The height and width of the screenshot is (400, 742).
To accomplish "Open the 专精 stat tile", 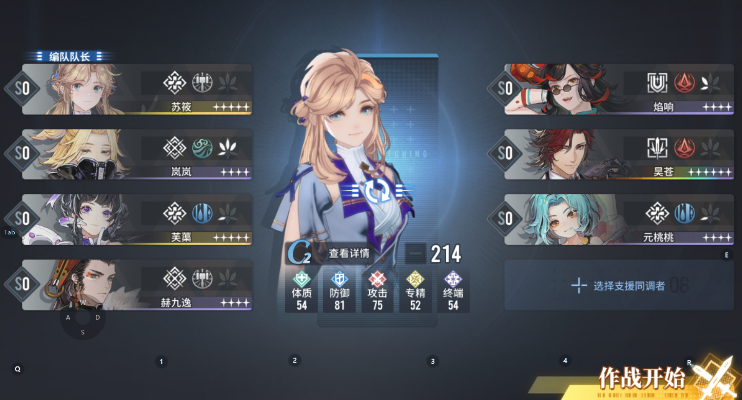I will tap(415, 291).
